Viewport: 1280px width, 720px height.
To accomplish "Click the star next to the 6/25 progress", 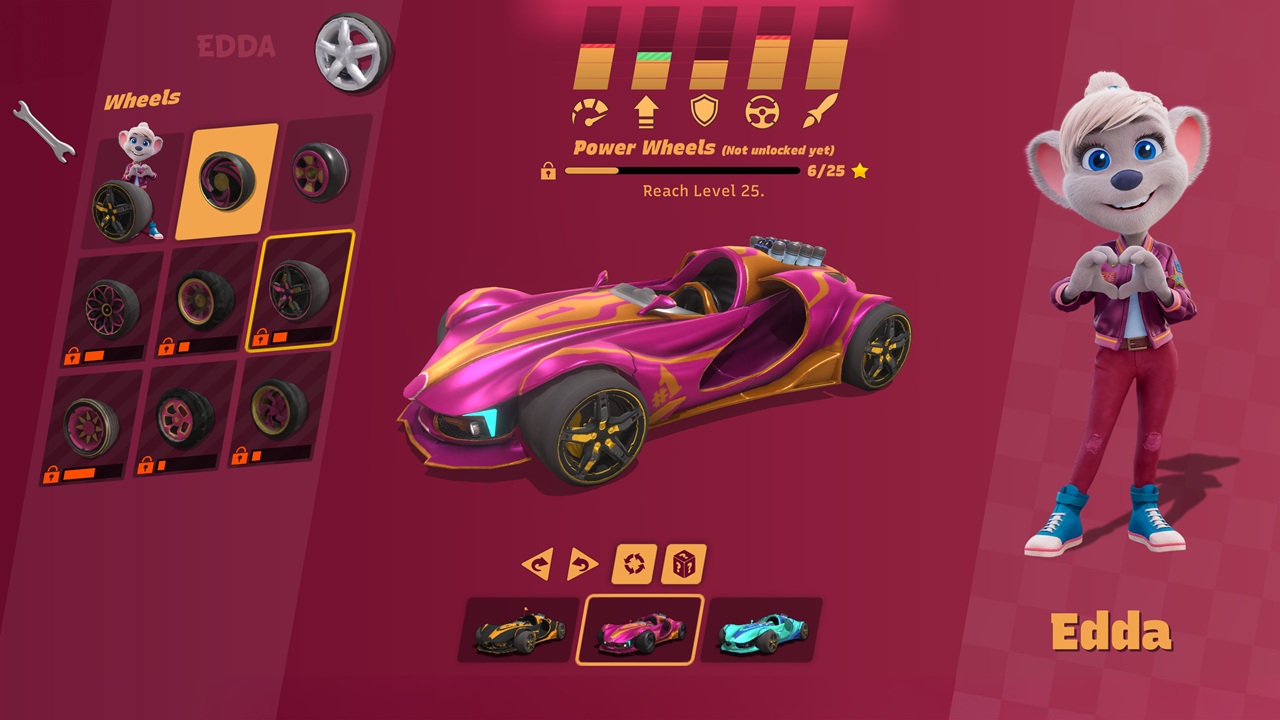I will point(860,171).
